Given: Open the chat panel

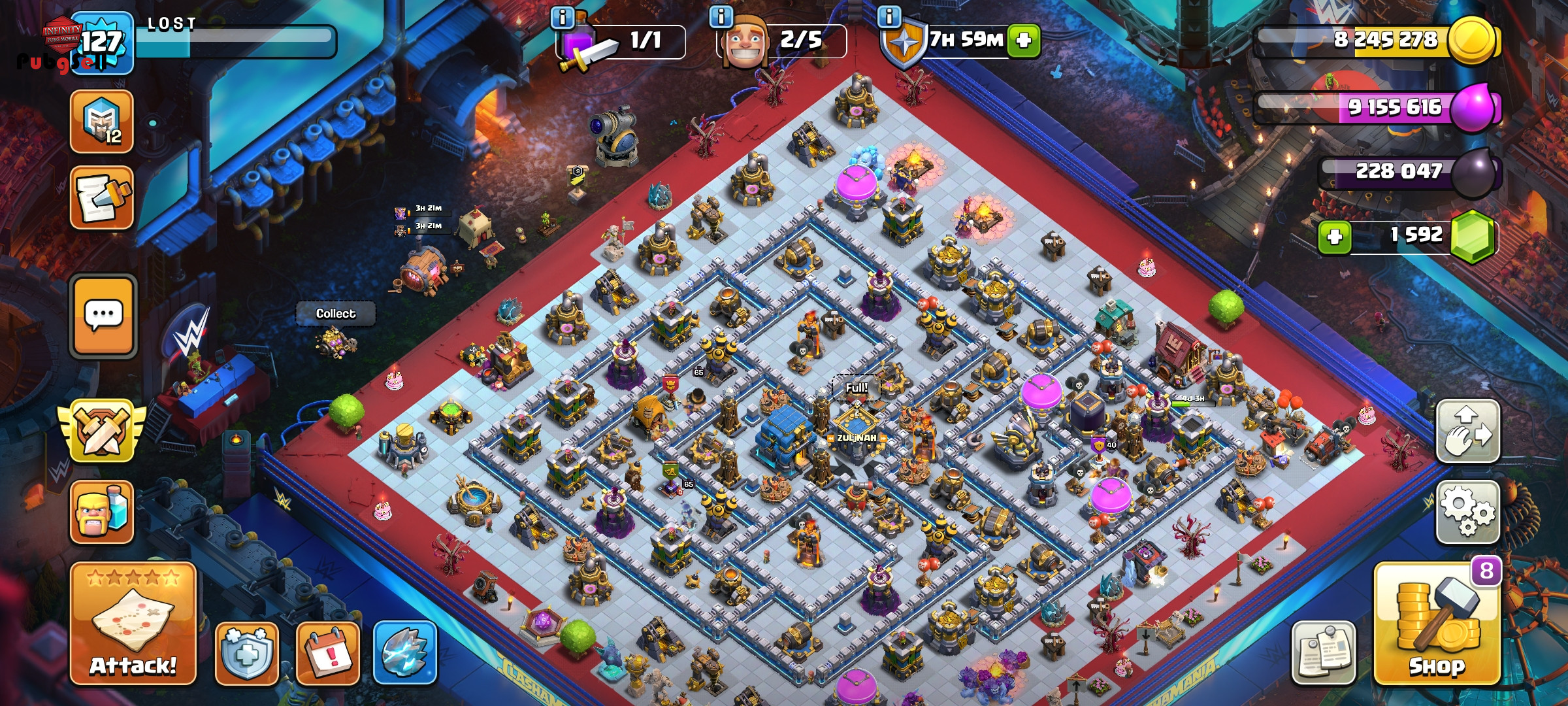Looking at the screenshot, I should click(x=103, y=316).
